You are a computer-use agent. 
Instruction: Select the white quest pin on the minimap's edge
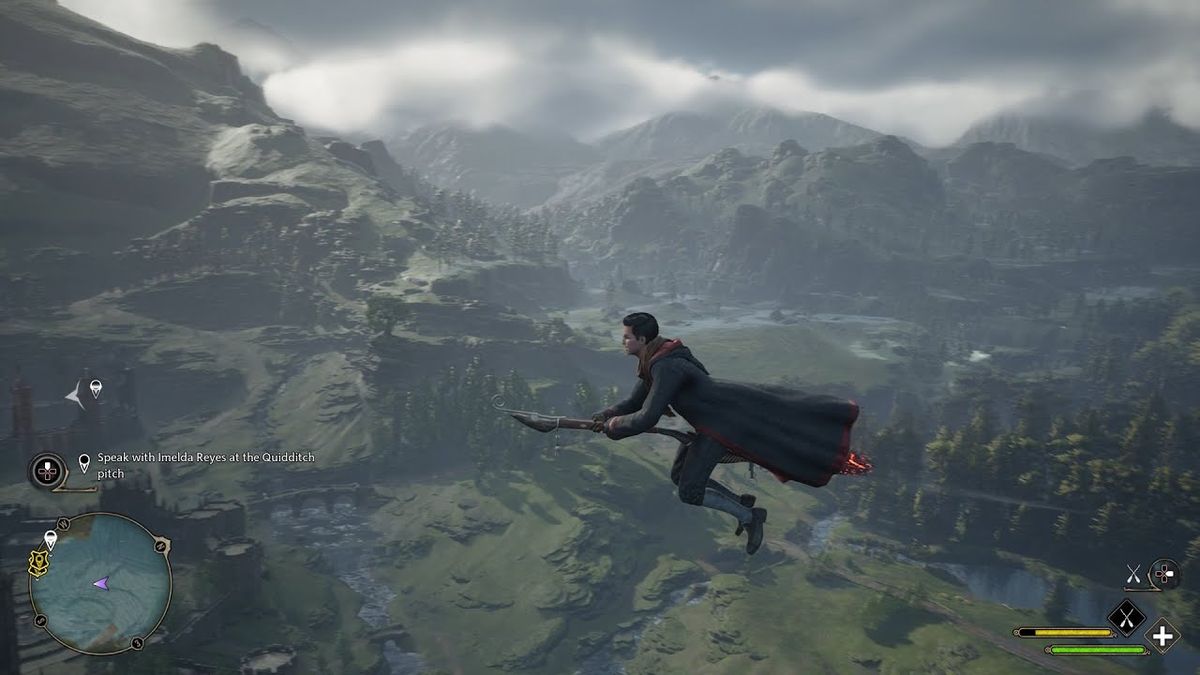point(51,539)
